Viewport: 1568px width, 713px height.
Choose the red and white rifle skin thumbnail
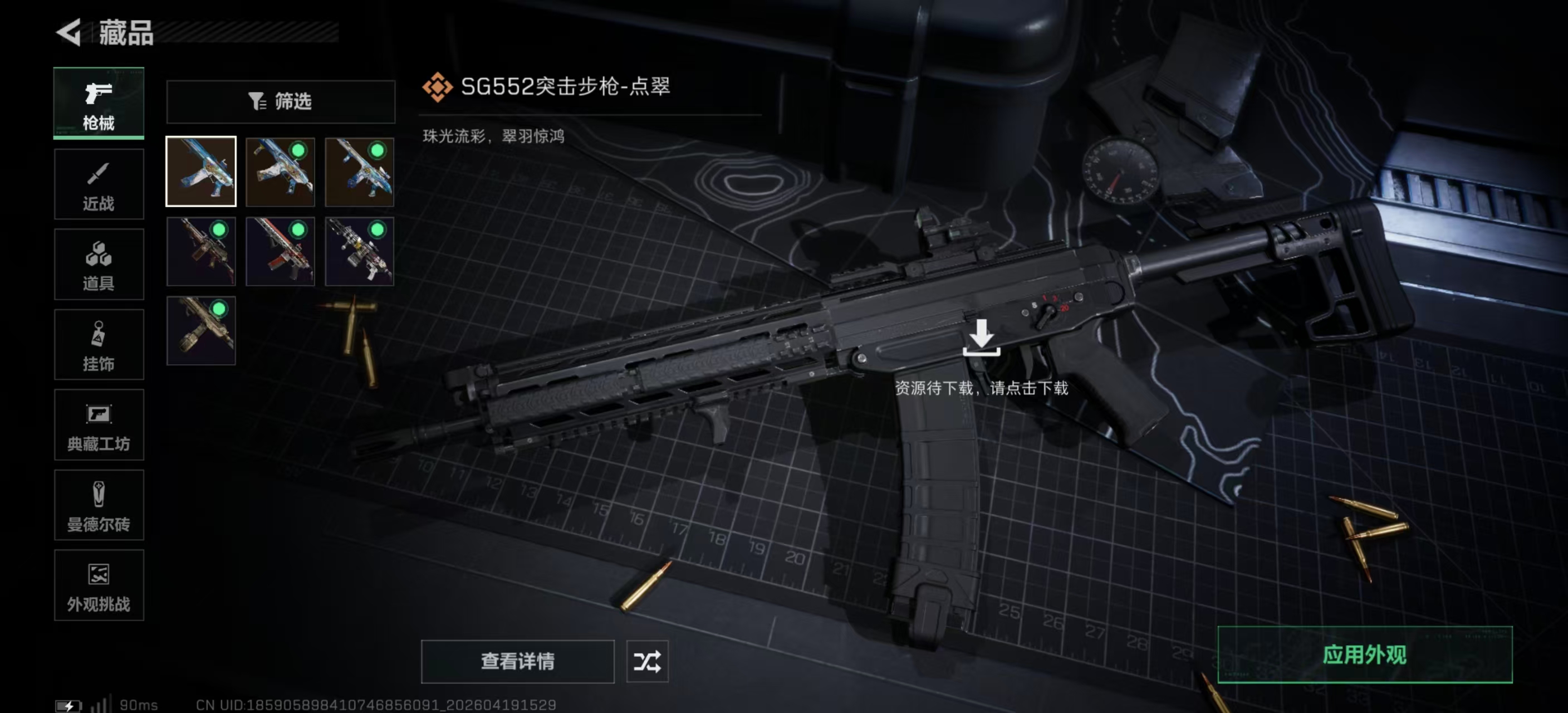(x=280, y=251)
